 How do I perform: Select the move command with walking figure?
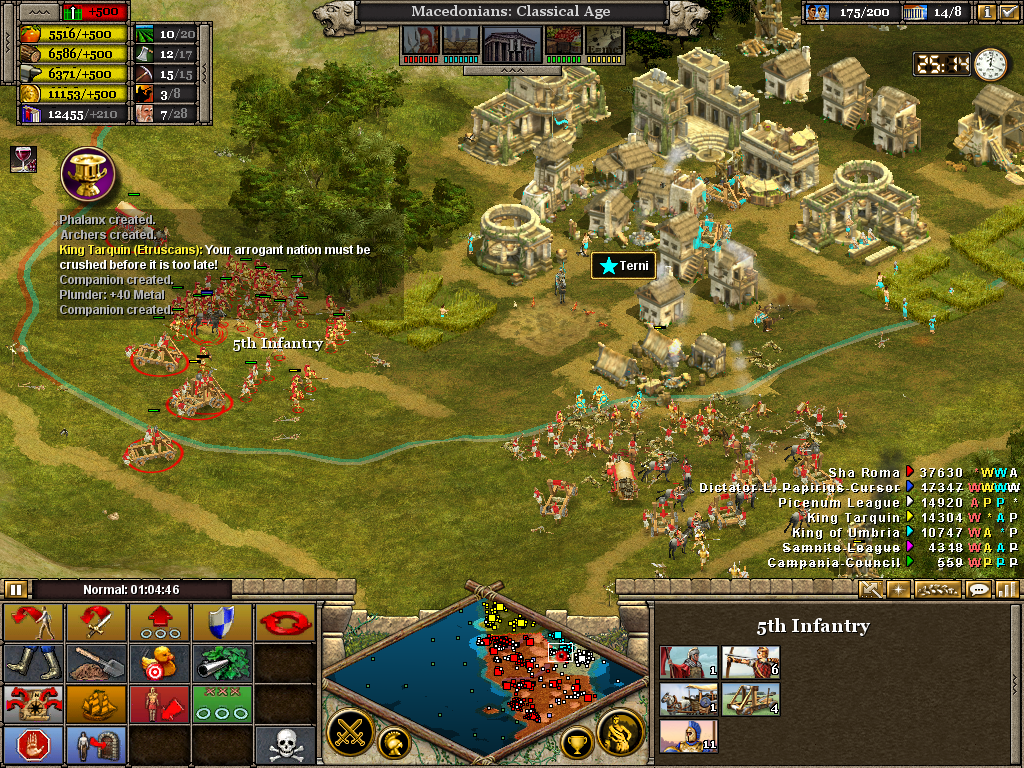33,623
